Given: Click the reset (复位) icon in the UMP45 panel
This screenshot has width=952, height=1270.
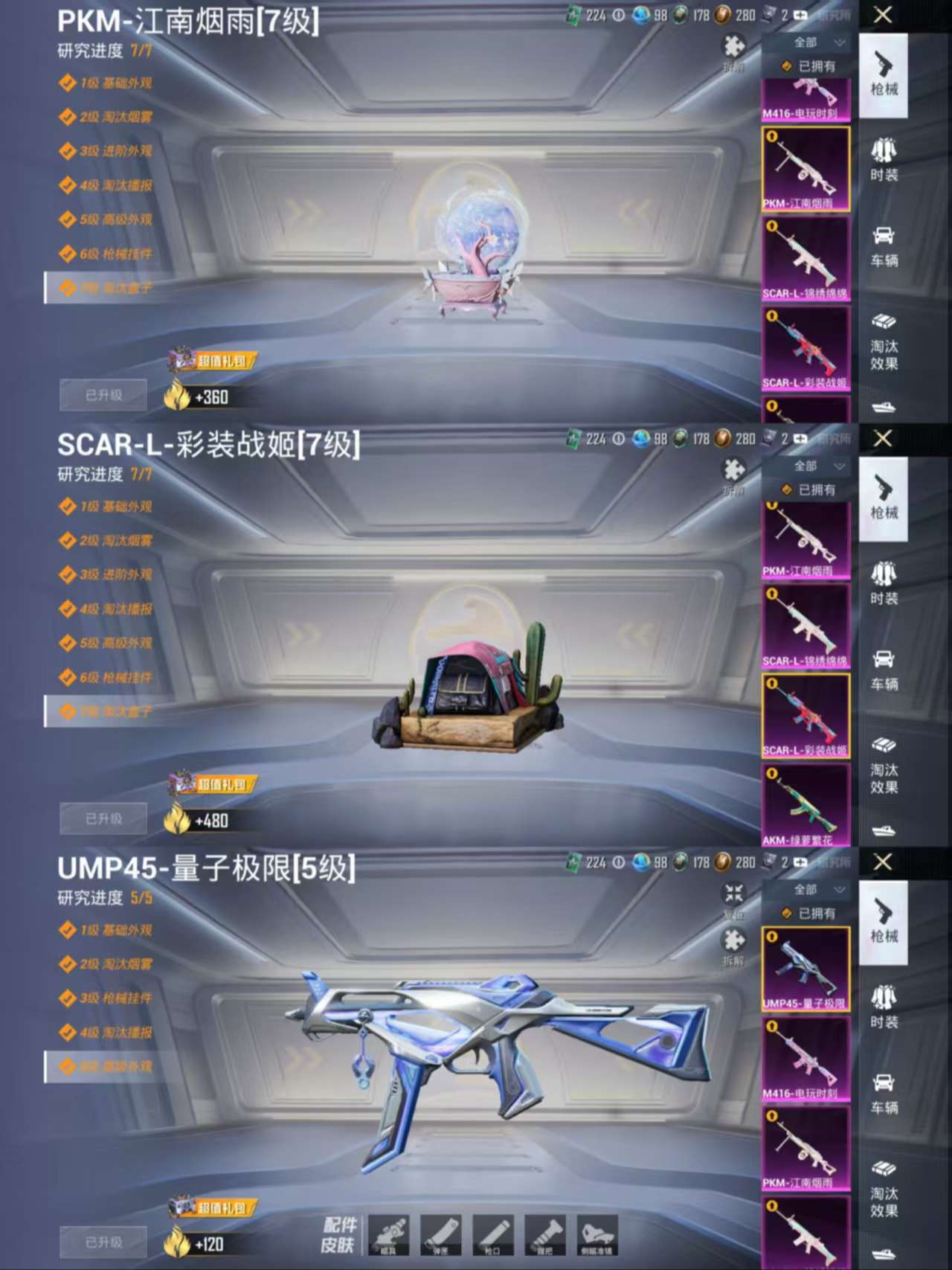Looking at the screenshot, I should tap(733, 893).
